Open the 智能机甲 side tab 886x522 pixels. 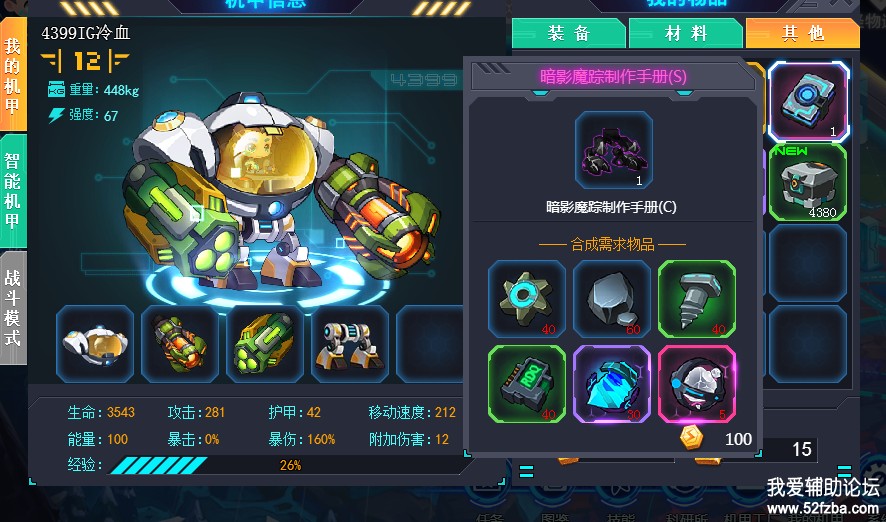(13, 191)
